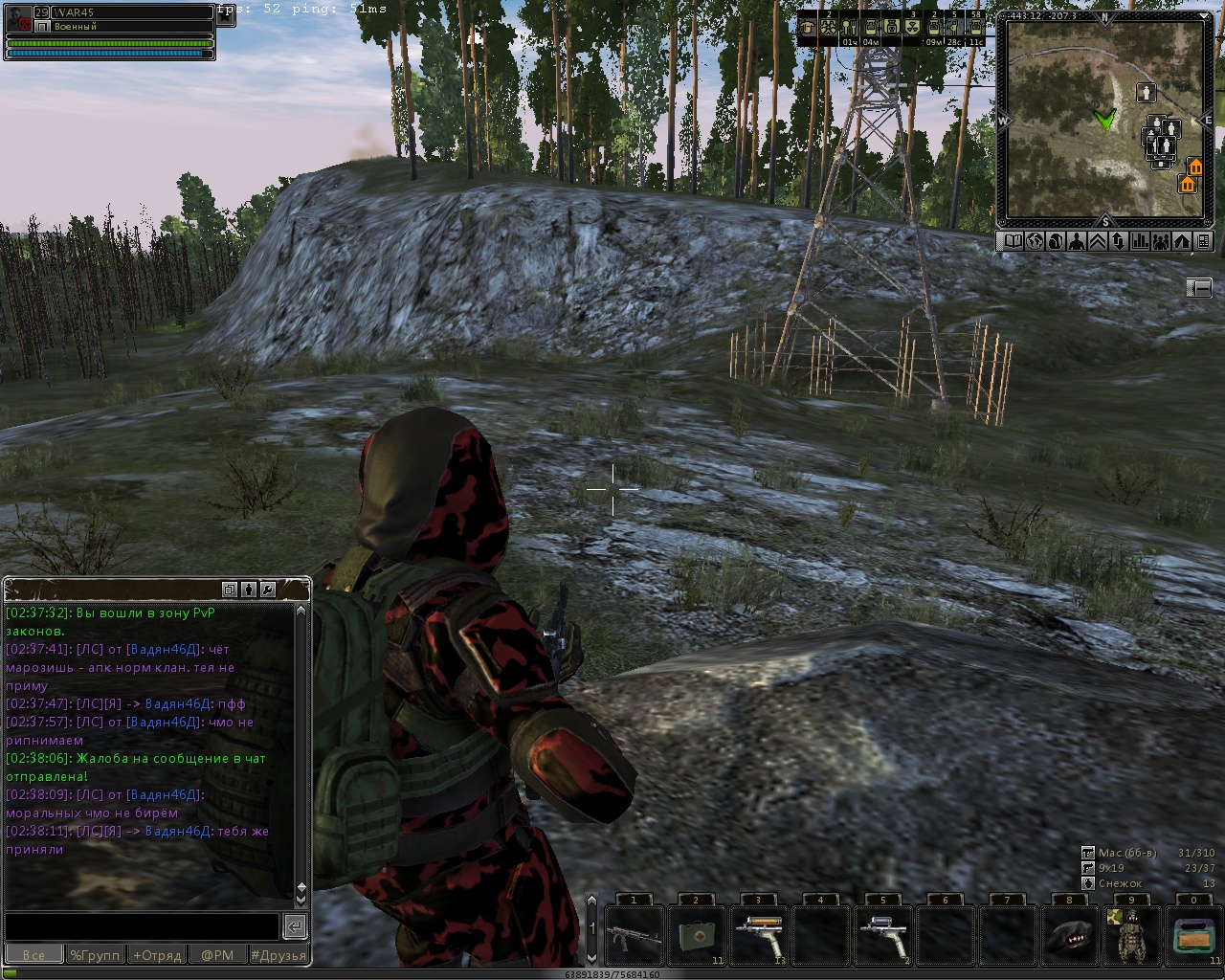Select the black beret in slot 8
This screenshot has height=980, width=1225.
1070,935
